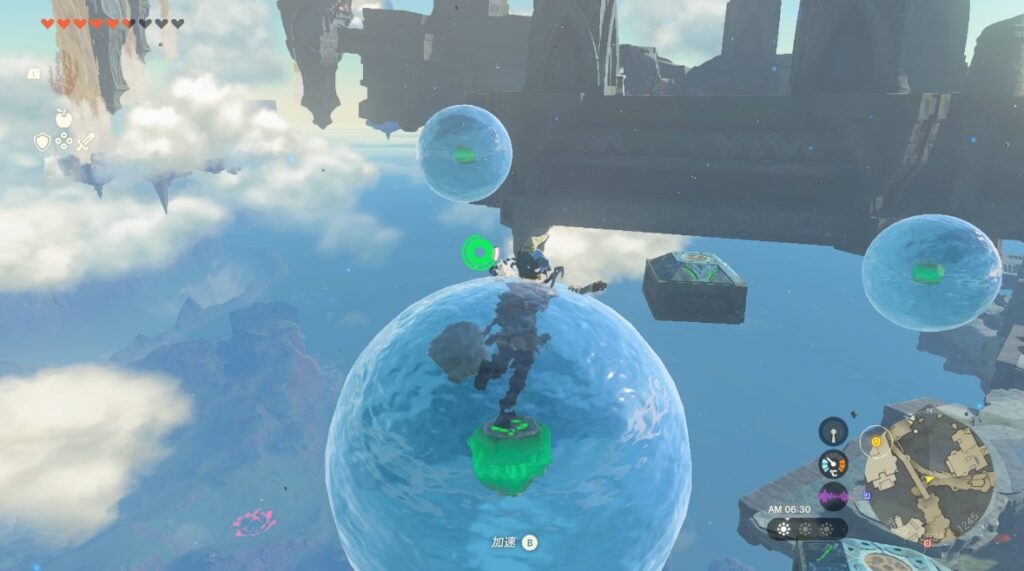The image size is (1024, 571).
Task: Click the temperature gauge icon
Action: 833,464
